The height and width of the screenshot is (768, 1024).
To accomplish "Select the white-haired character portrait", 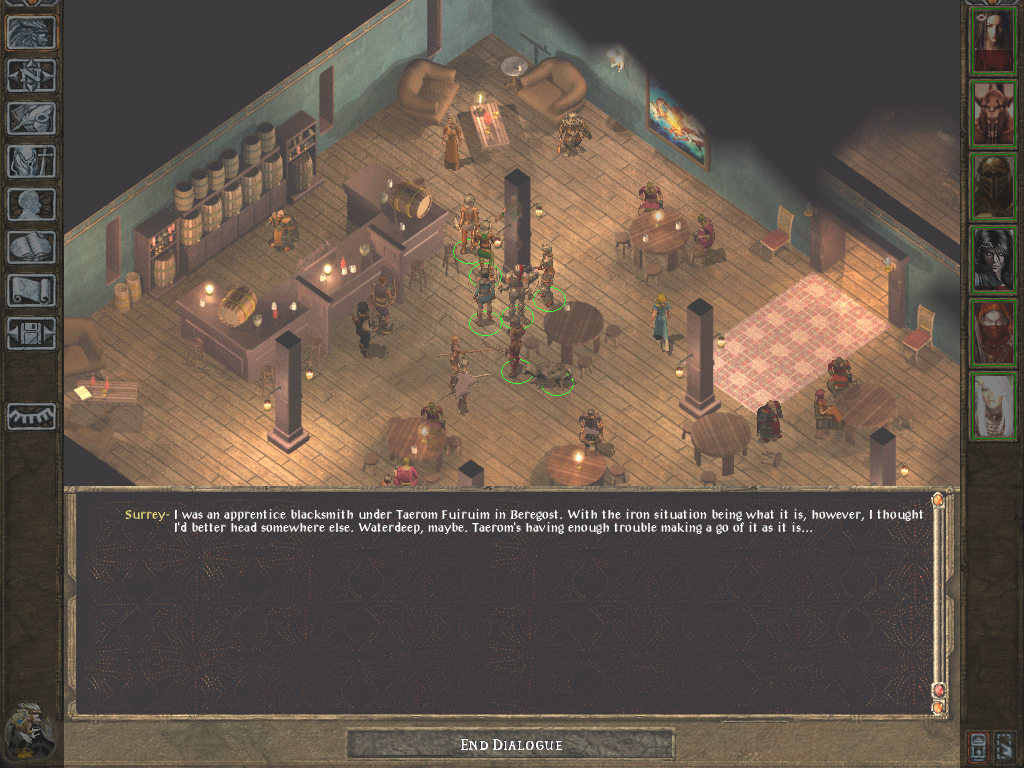I will tap(993, 406).
